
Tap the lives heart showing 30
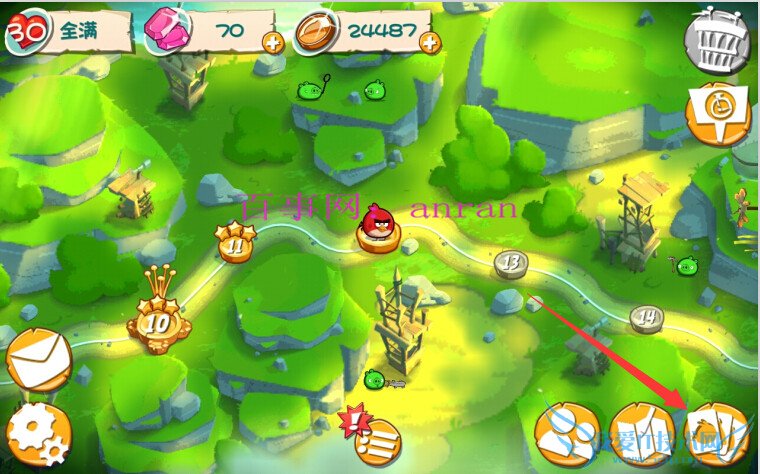[x=23, y=31]
